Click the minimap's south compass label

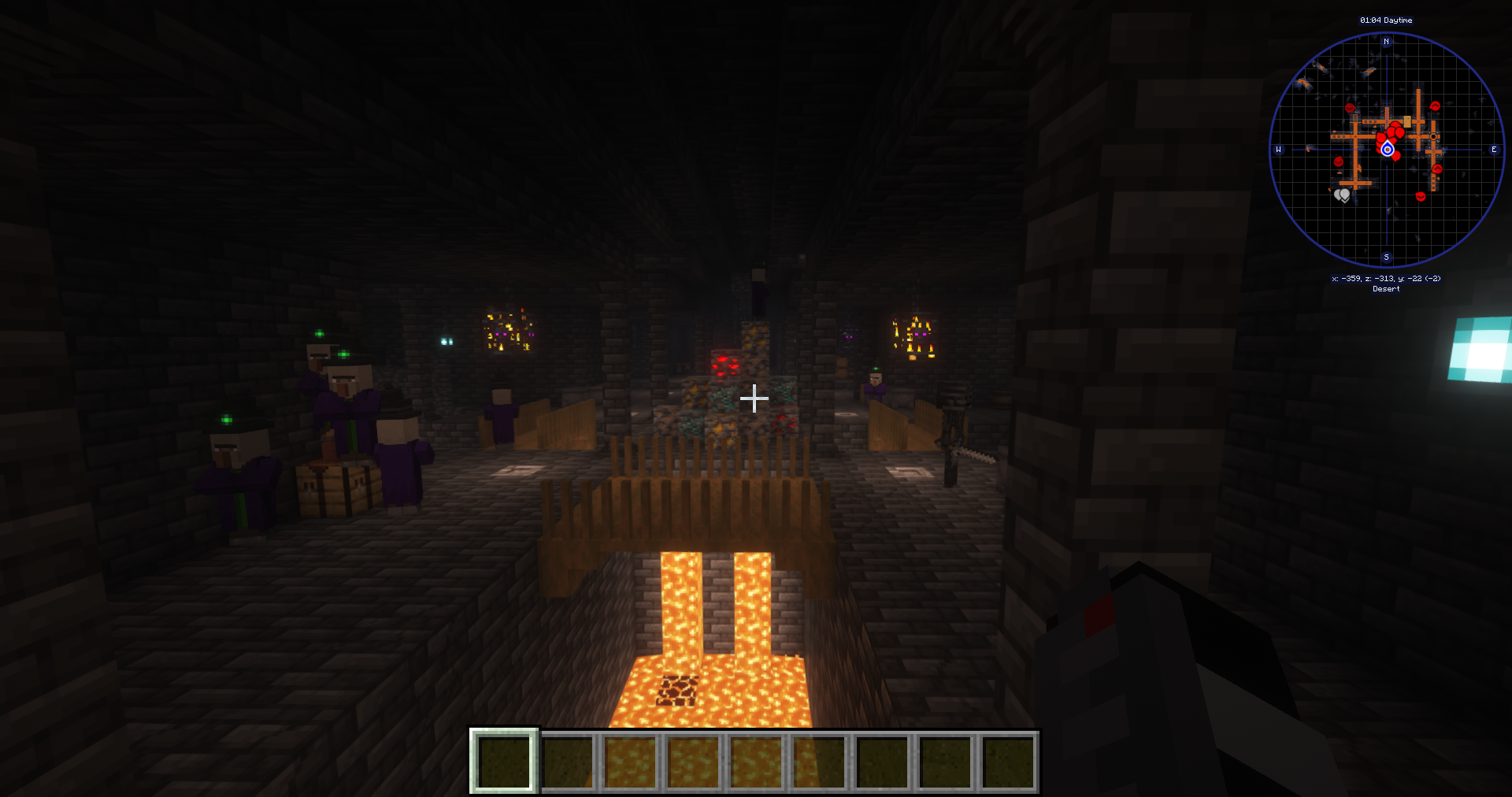pyautogui.click(x=1387, y=258)
